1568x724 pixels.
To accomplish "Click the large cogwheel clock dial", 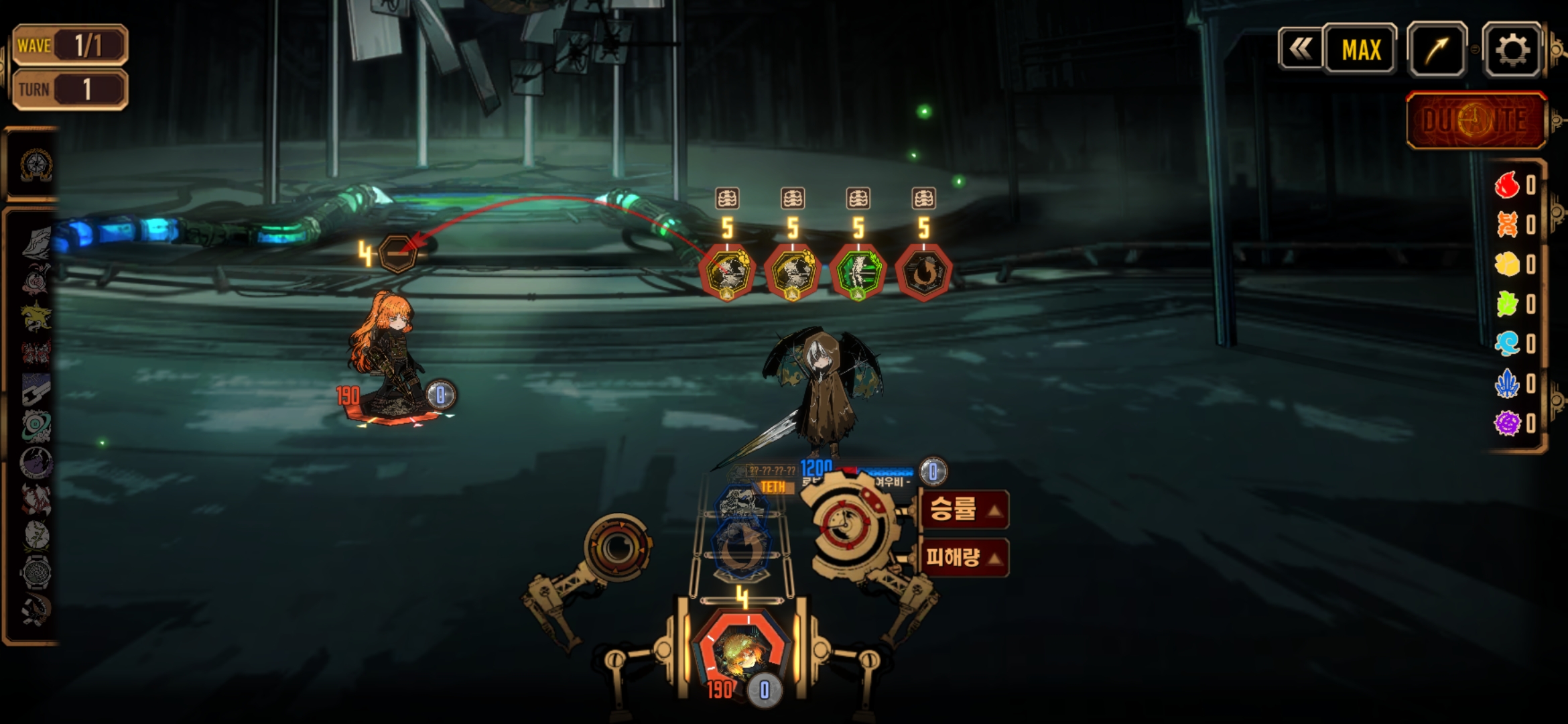I will pyautogui.click(x=849, y=523).
